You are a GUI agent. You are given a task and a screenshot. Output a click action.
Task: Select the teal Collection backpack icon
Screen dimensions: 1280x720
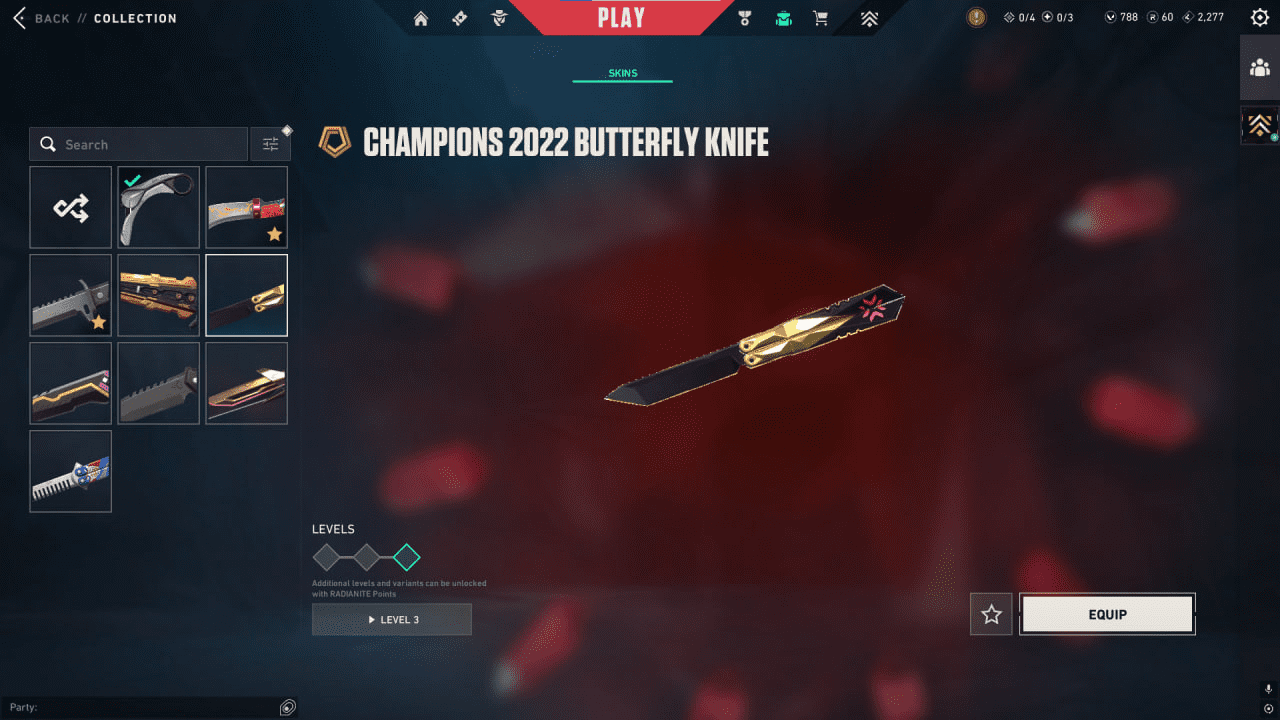[x=783, y=17]
